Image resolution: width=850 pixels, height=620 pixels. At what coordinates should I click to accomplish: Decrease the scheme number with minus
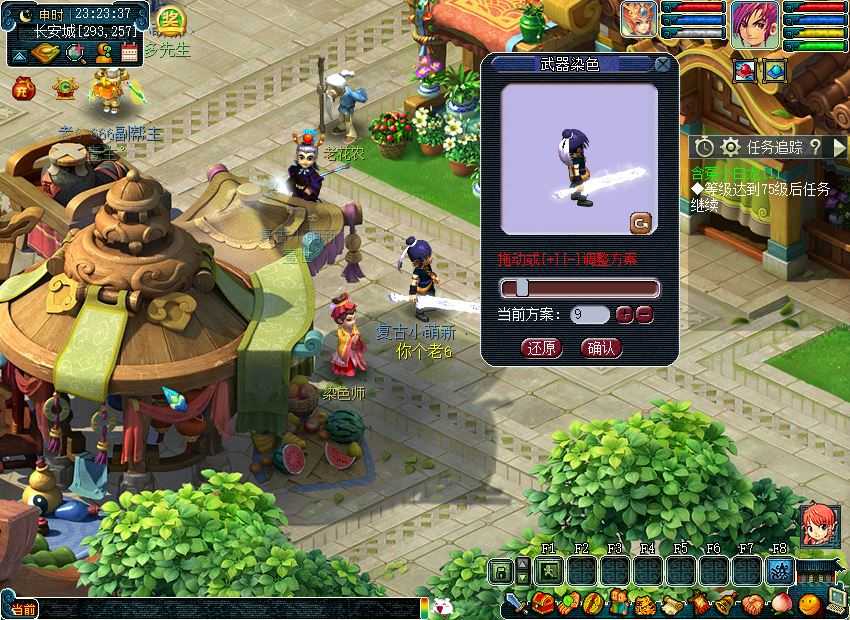click(x=645, y=314)
